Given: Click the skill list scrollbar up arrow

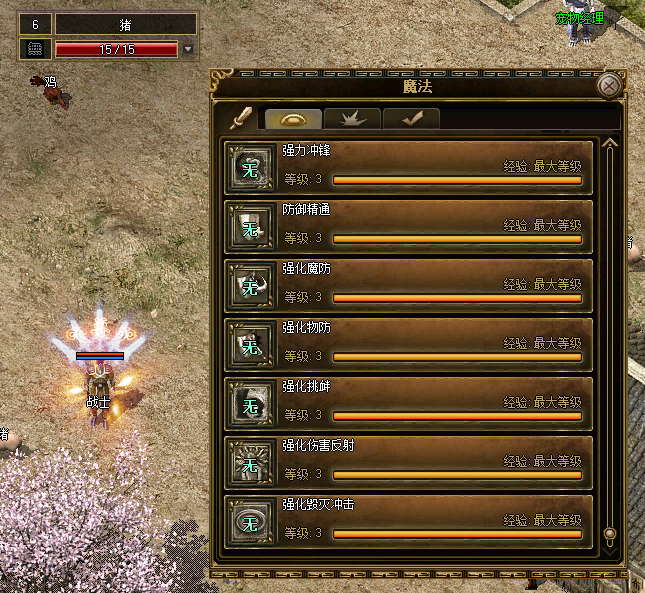Looking at the screenshot, I should pos(609,144).
